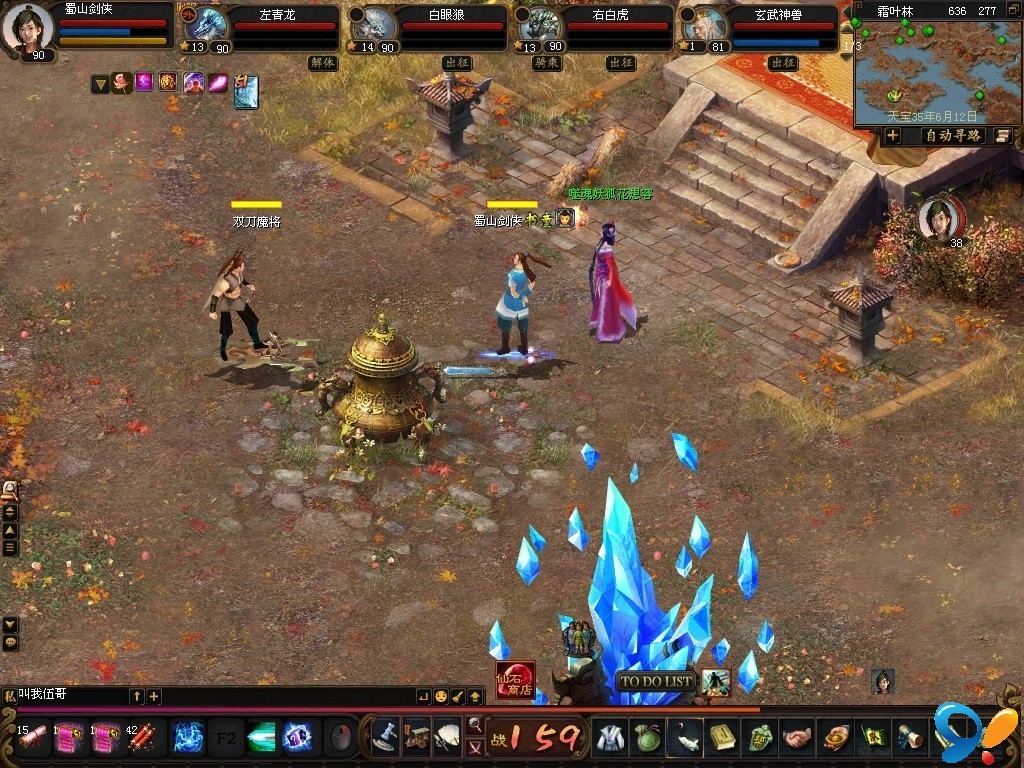Click the level 38 teammate portrait

click(941, 218)
